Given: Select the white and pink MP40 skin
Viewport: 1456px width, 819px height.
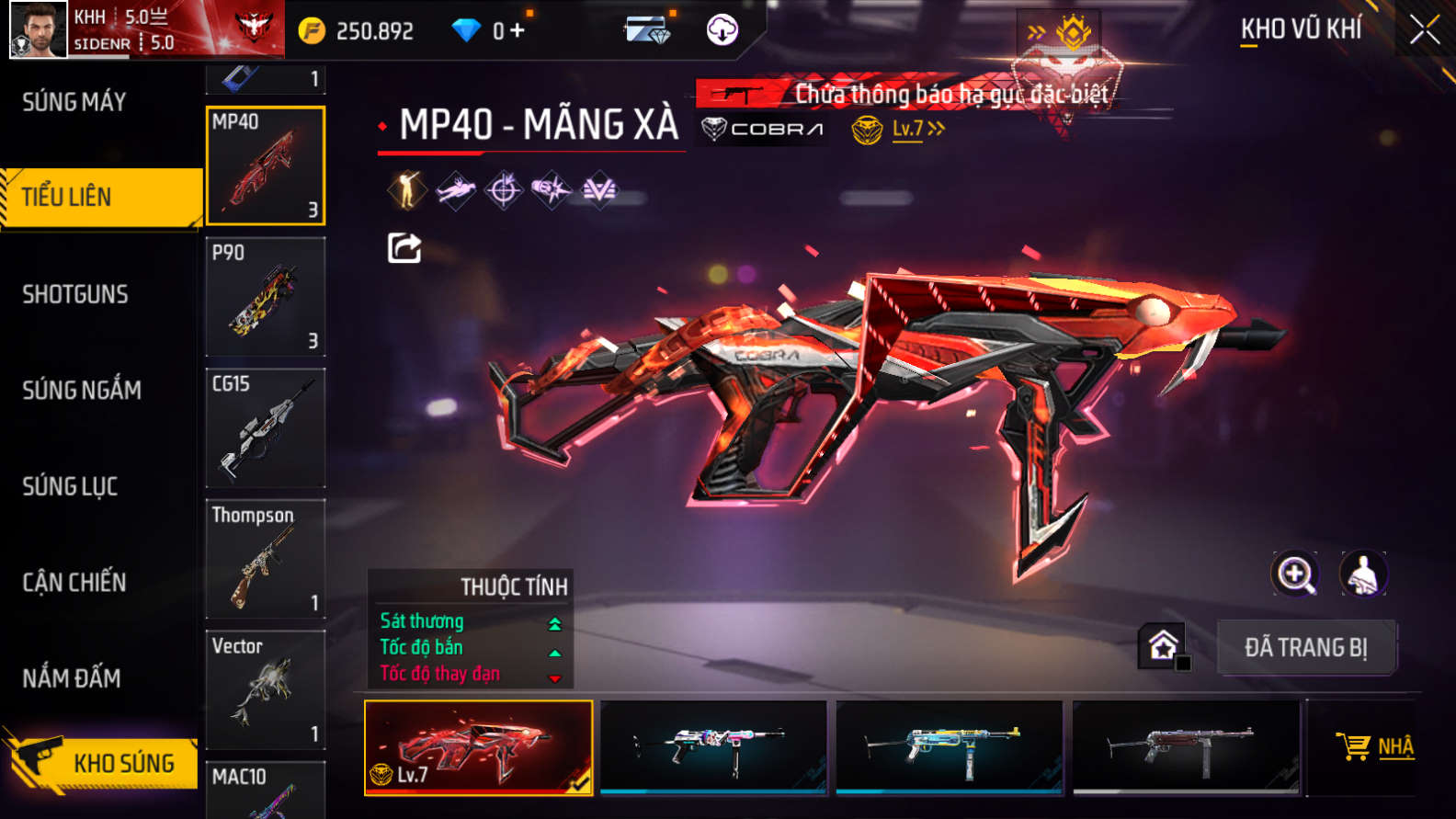Looking at the screenshot, I should point(713,746).
